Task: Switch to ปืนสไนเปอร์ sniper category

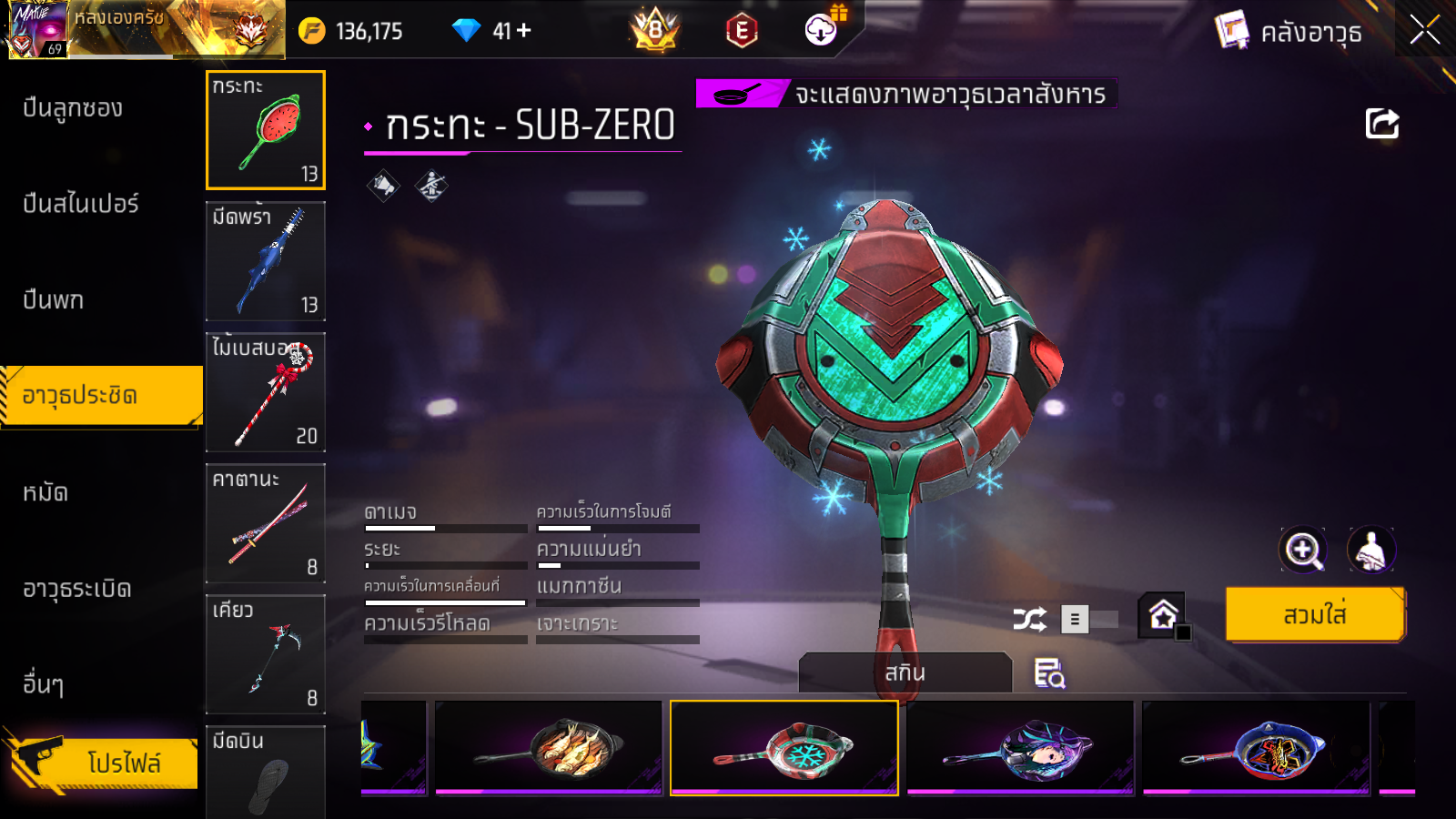Action: click(x=81, y=204)
